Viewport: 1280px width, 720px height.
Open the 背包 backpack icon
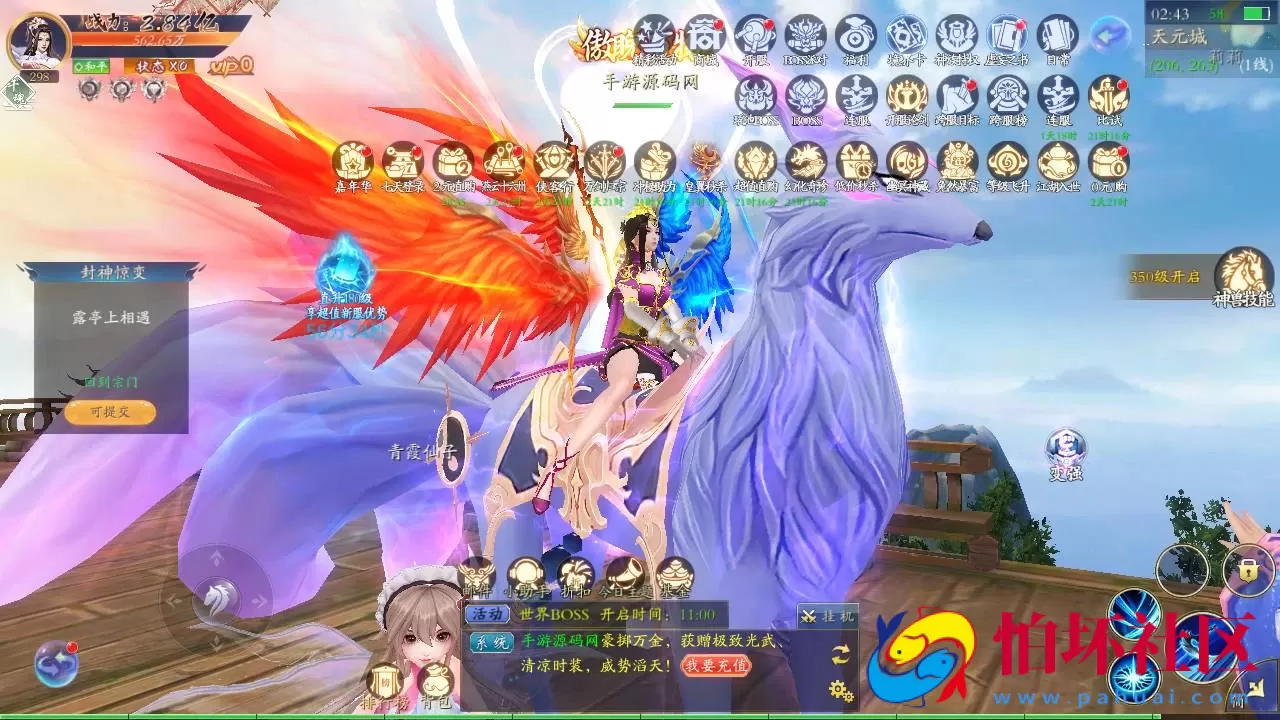(436, 678)
